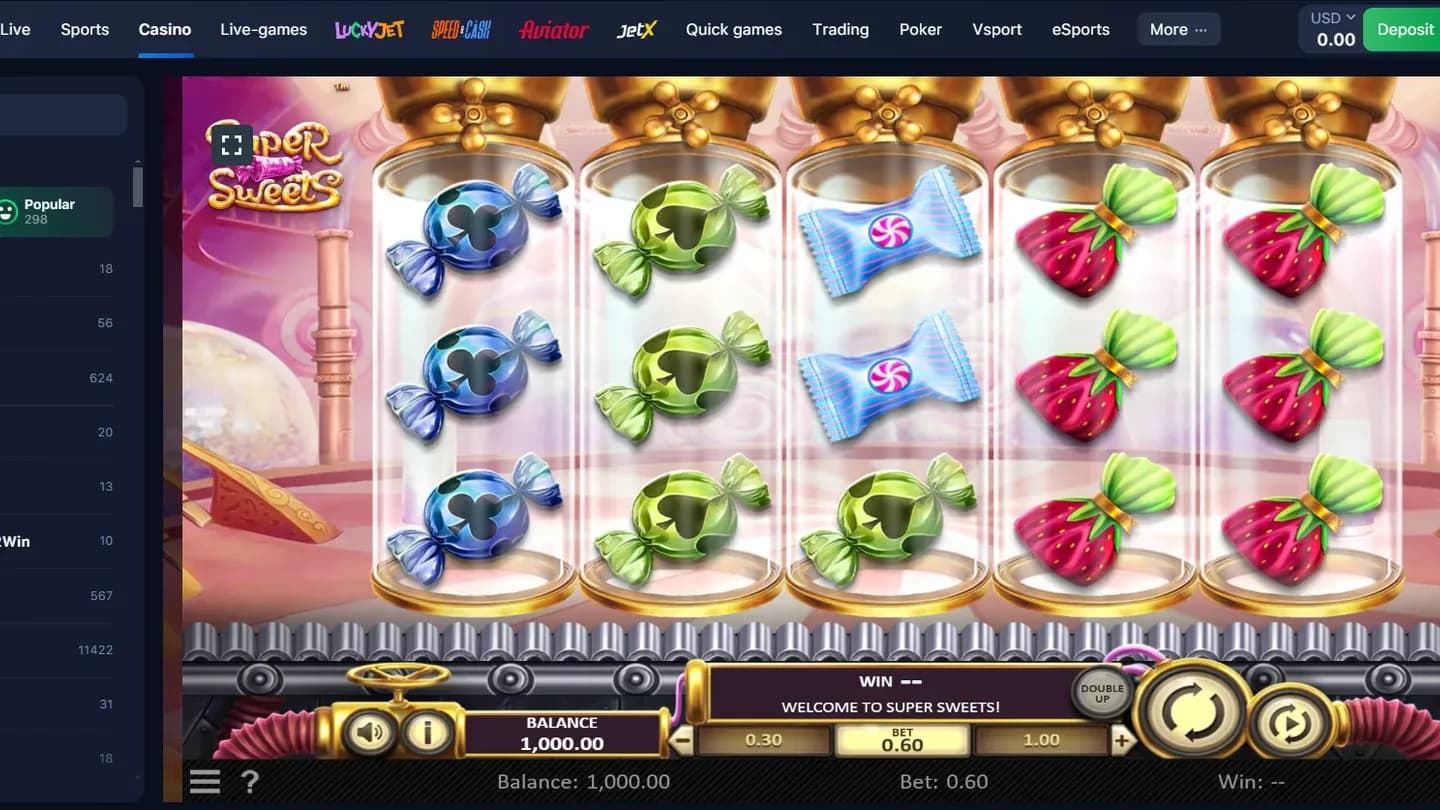Open the hamburger menu at bottom left

204,781
